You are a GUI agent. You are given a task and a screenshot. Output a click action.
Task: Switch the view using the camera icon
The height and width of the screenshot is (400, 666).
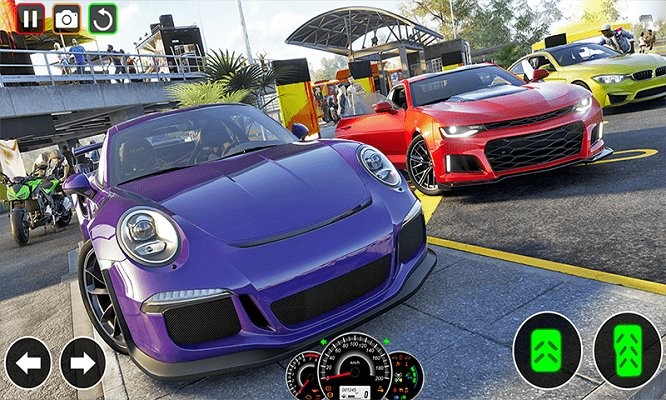click(67, 17)
